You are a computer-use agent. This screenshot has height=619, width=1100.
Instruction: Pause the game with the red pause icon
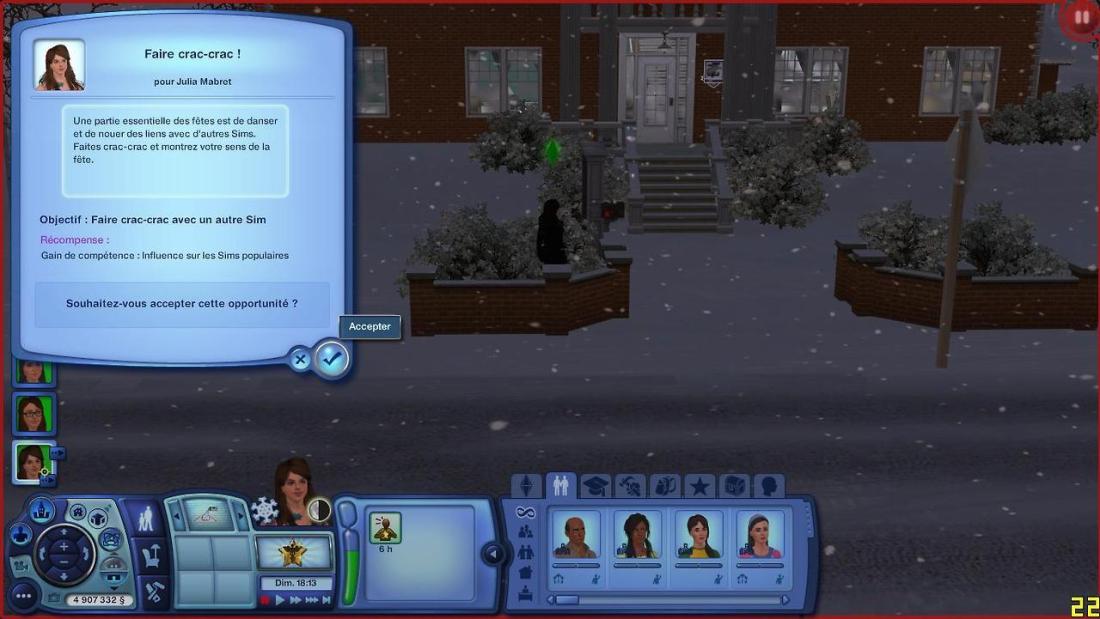coord(1081,17)
